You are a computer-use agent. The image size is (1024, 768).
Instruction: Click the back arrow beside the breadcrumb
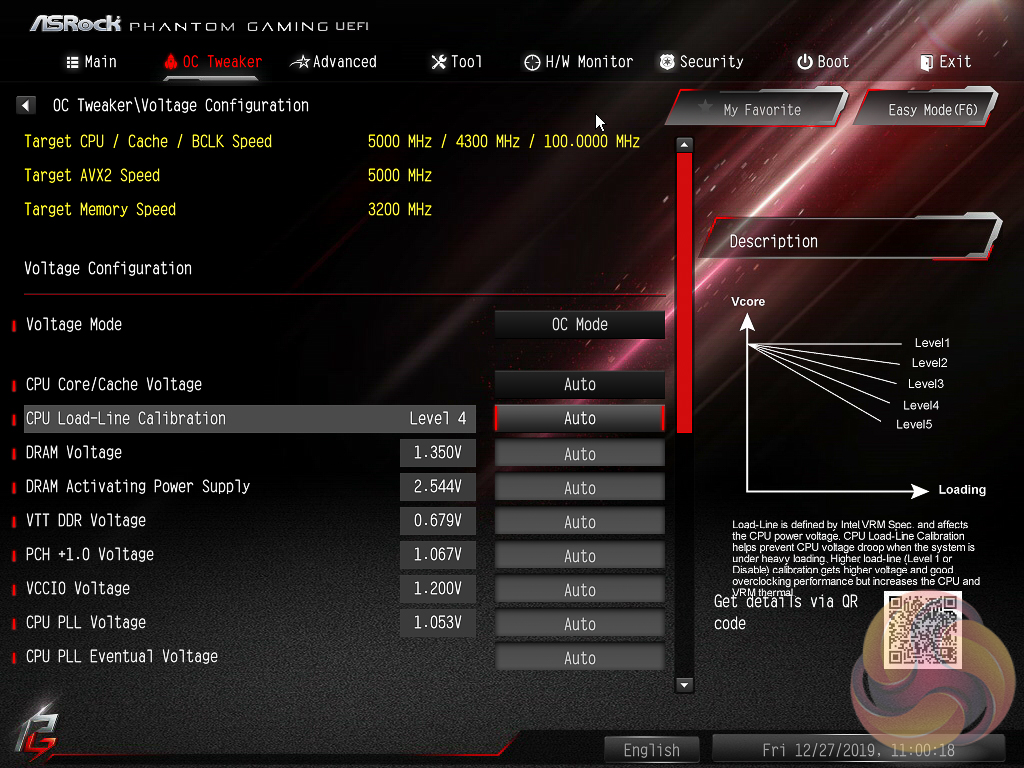[27, 105]
